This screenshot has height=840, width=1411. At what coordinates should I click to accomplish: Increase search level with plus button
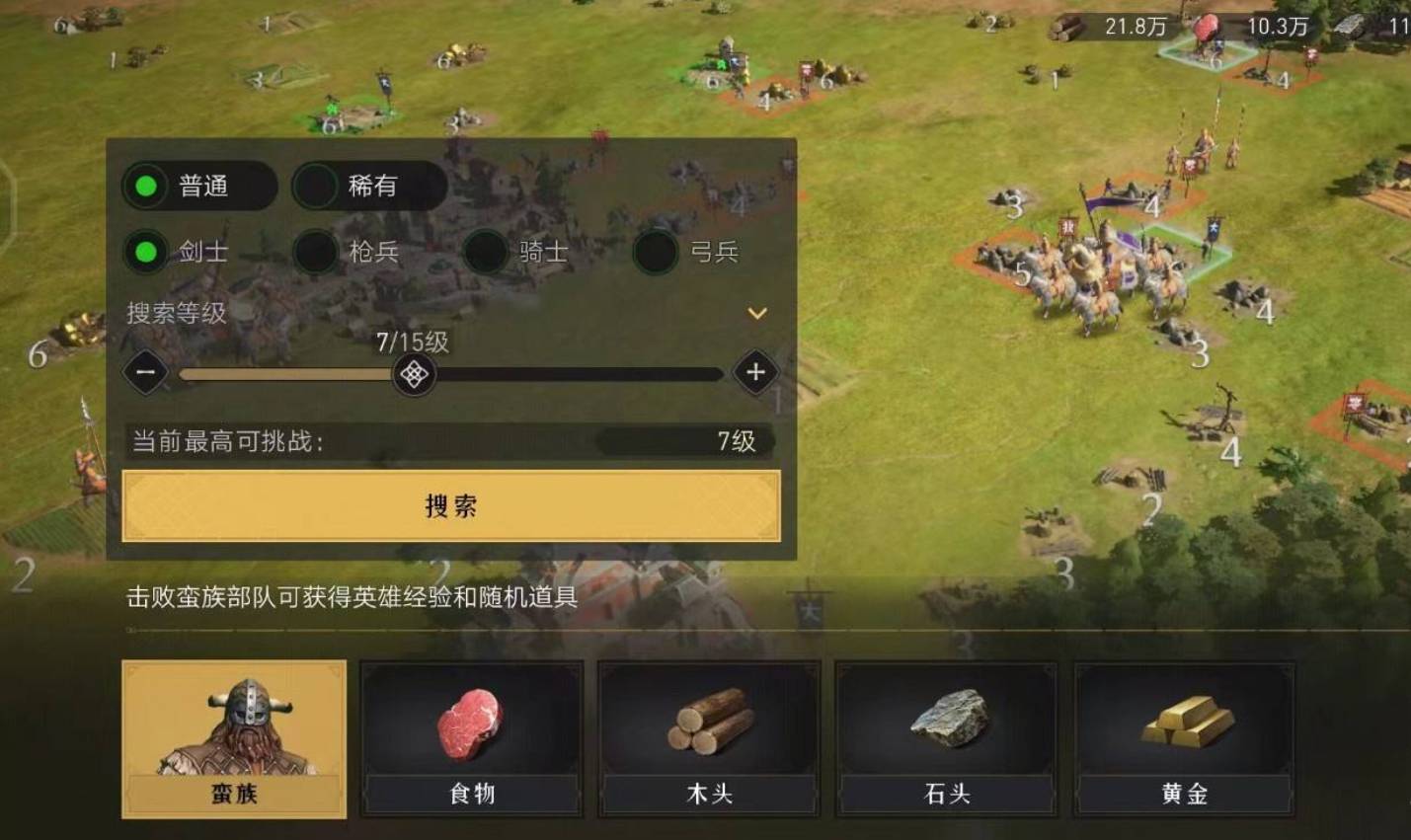[756, 374]
